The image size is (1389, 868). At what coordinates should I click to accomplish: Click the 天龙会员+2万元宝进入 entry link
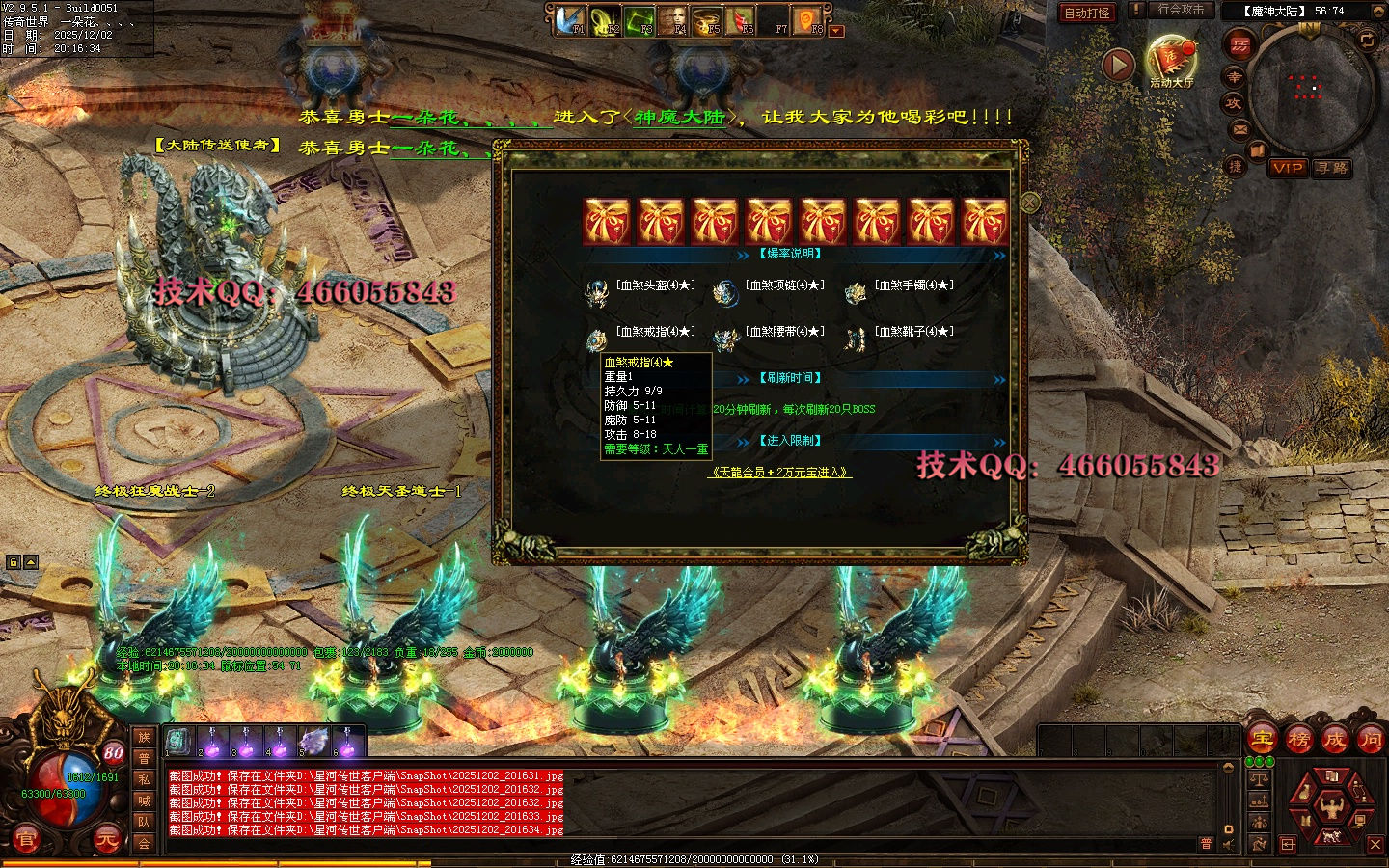coord(780,473)
